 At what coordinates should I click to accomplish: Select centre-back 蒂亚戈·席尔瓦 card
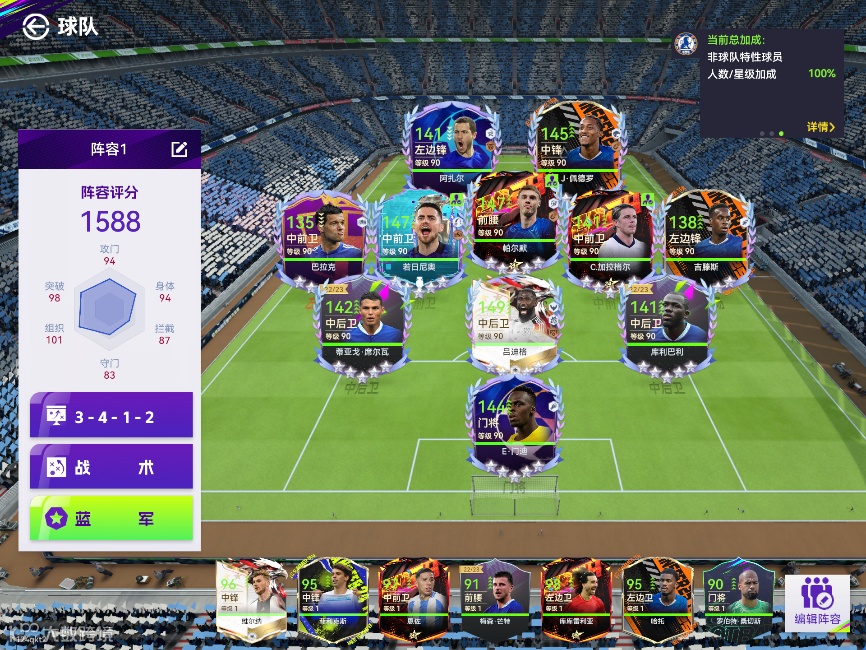[x=362, y=322]
